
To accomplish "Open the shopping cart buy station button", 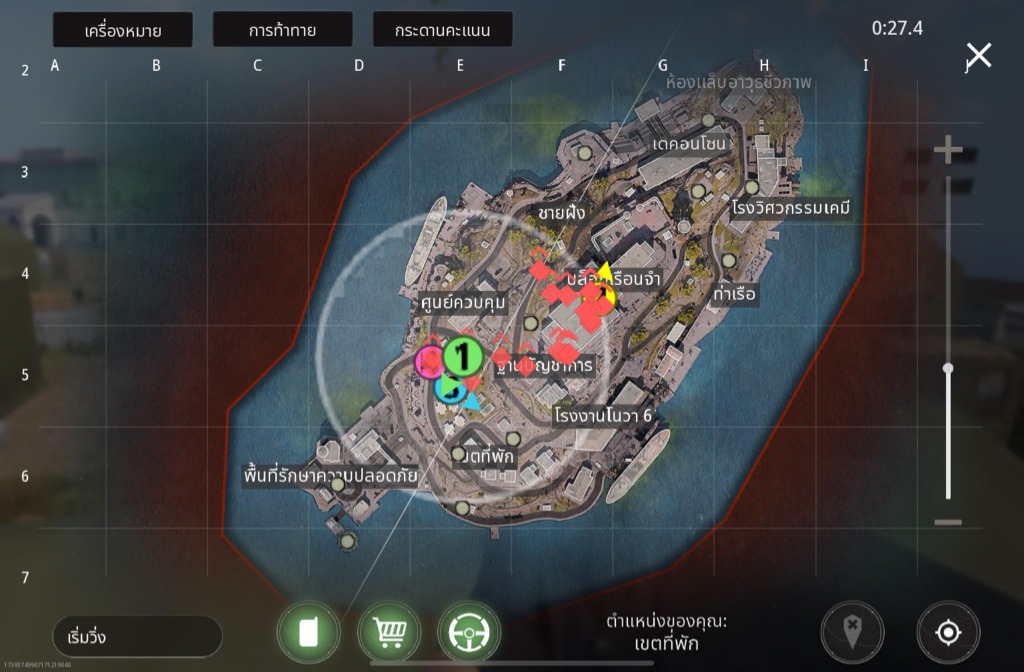I will tap(389, 633).
